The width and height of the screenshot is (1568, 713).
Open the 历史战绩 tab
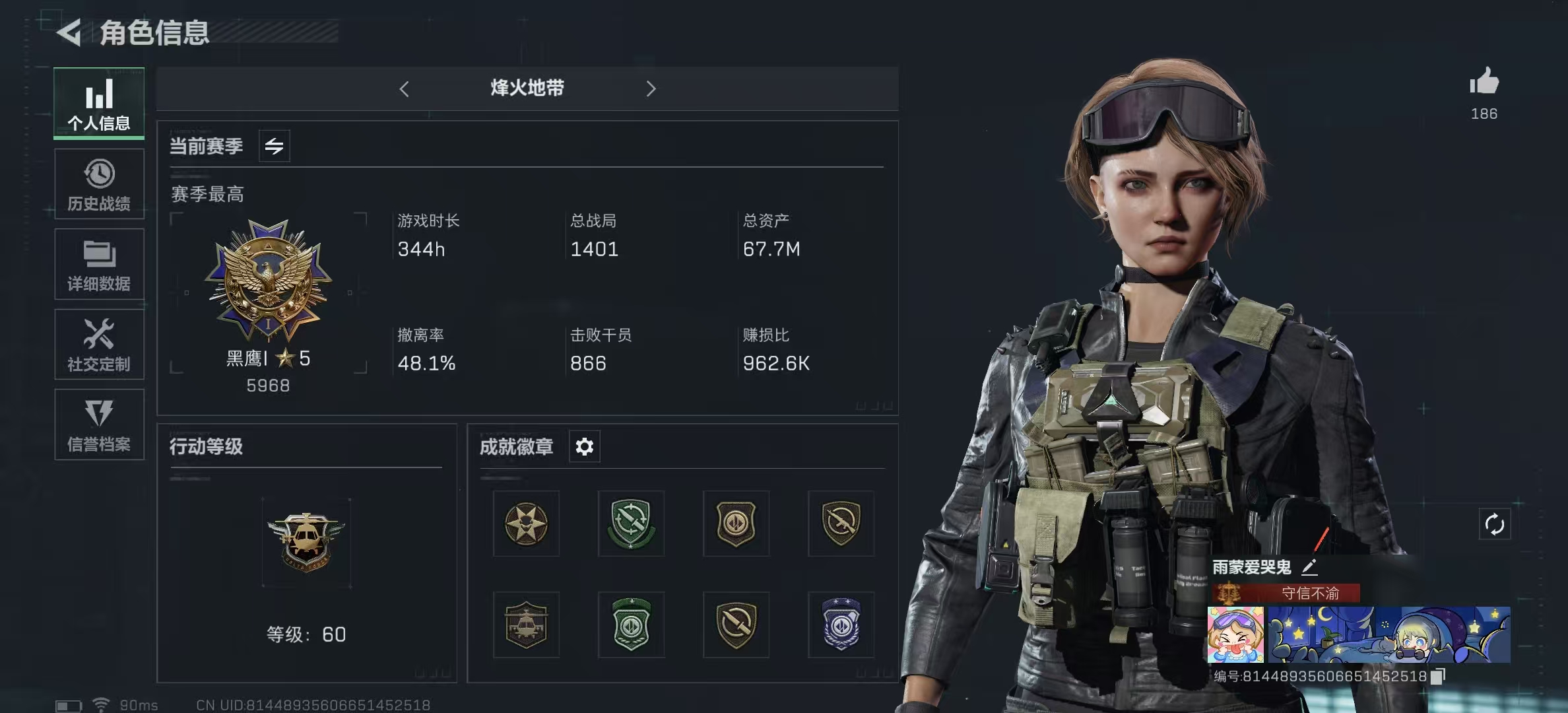[99, 184]
